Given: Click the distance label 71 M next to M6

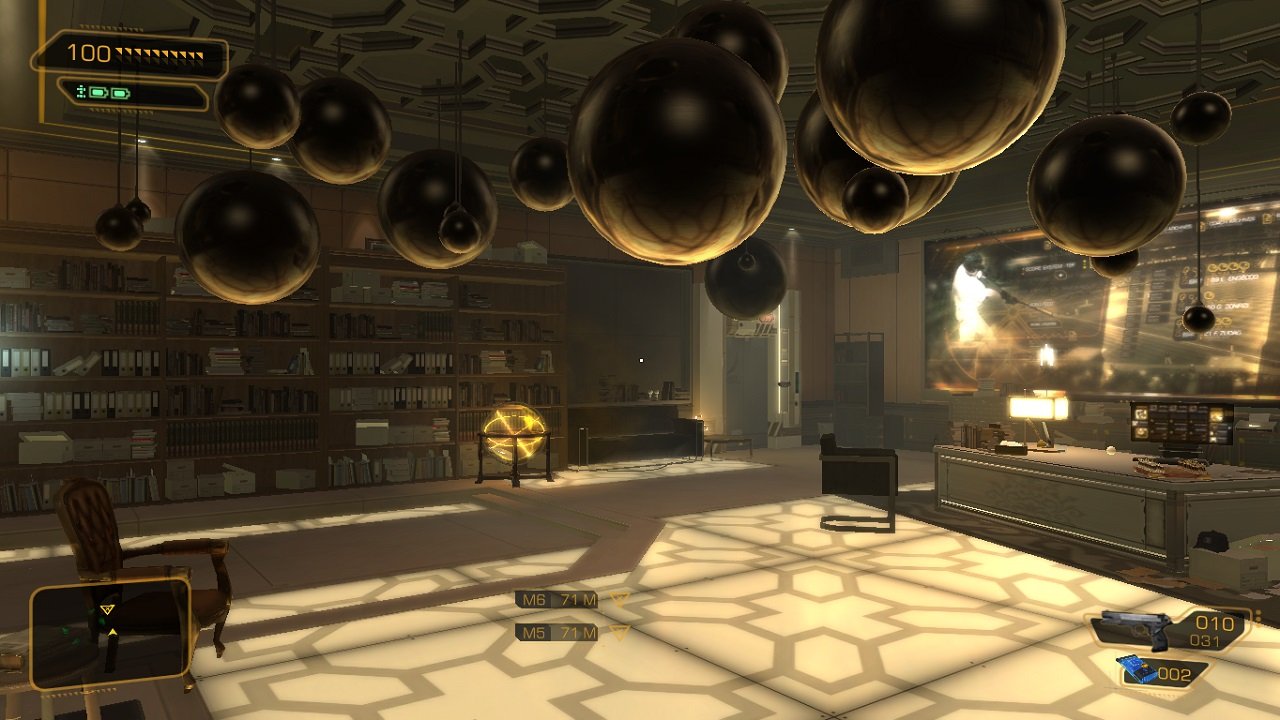Looking at the screenshot, I should tap(578, 600).
